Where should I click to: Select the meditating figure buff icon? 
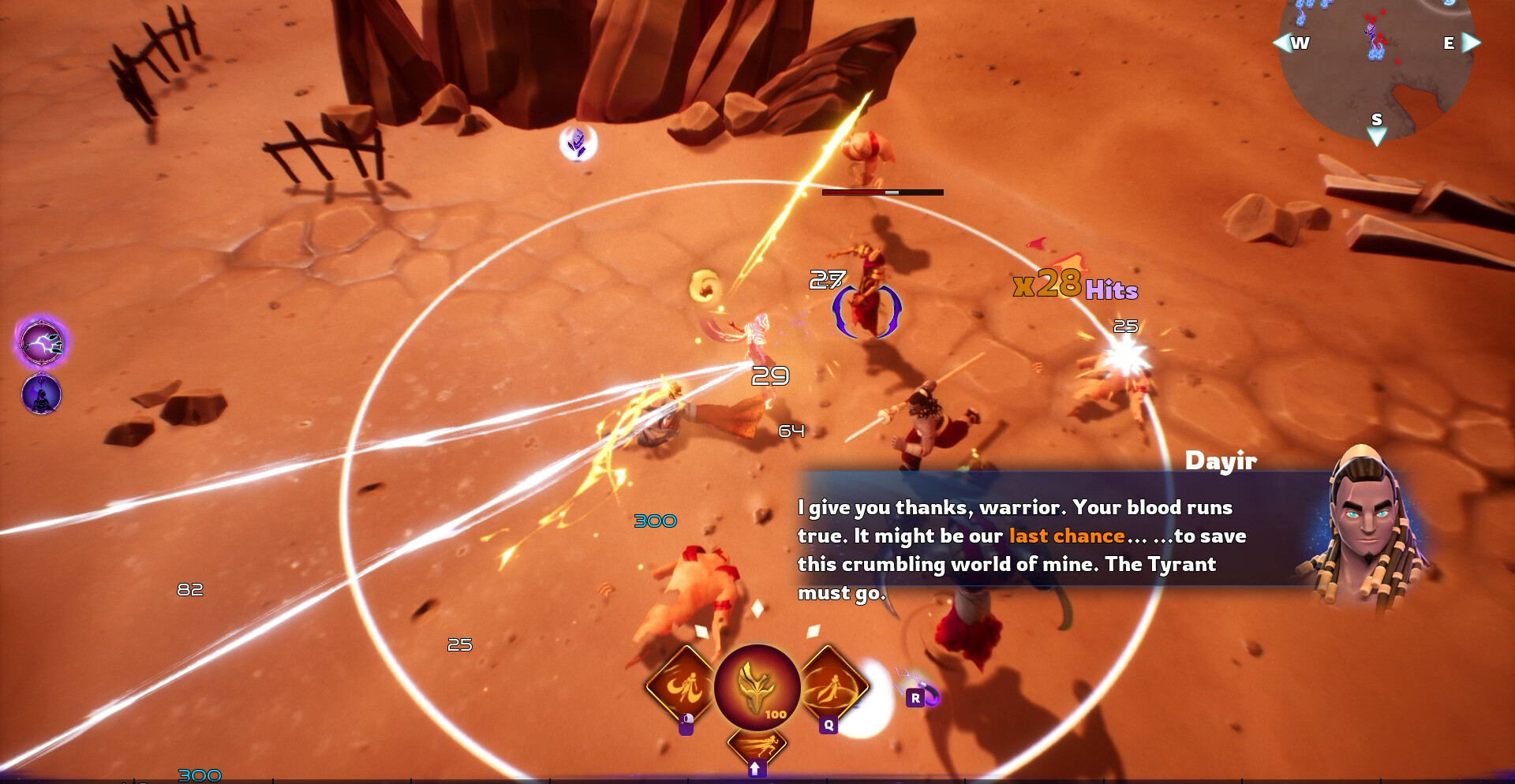[x=41, y=394]
